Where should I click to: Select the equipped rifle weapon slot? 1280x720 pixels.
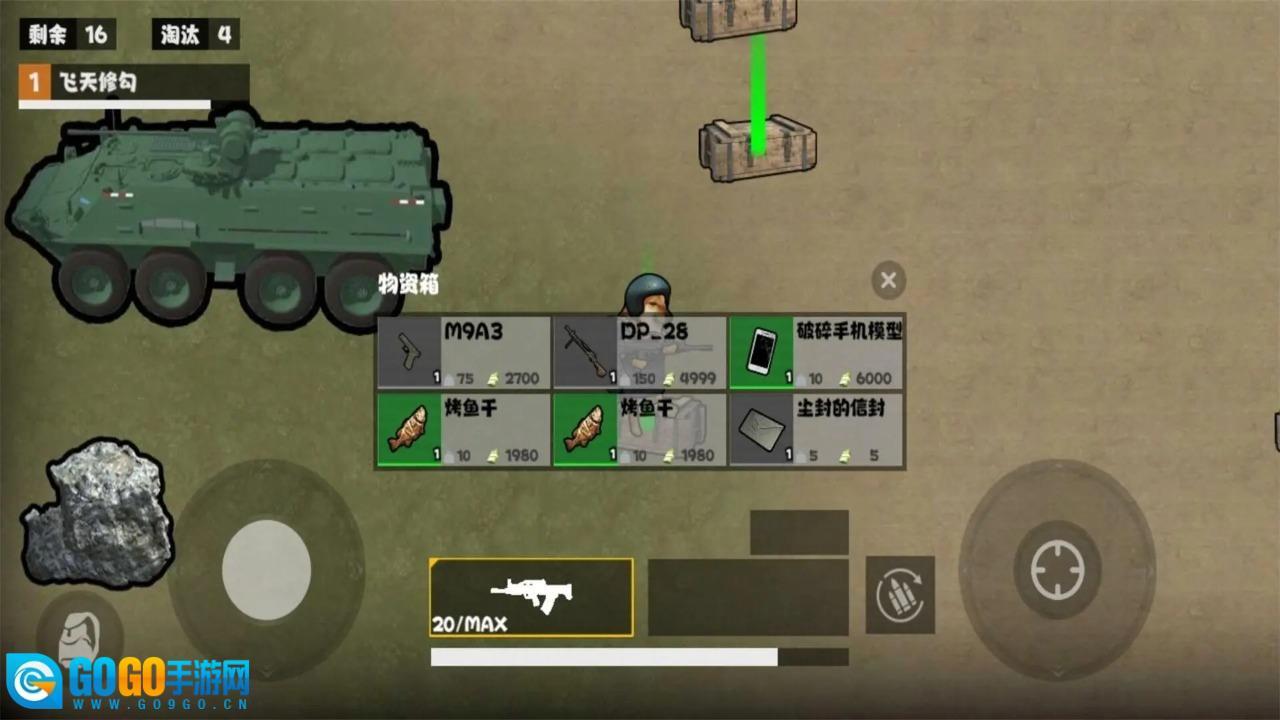tap(531, 597)
